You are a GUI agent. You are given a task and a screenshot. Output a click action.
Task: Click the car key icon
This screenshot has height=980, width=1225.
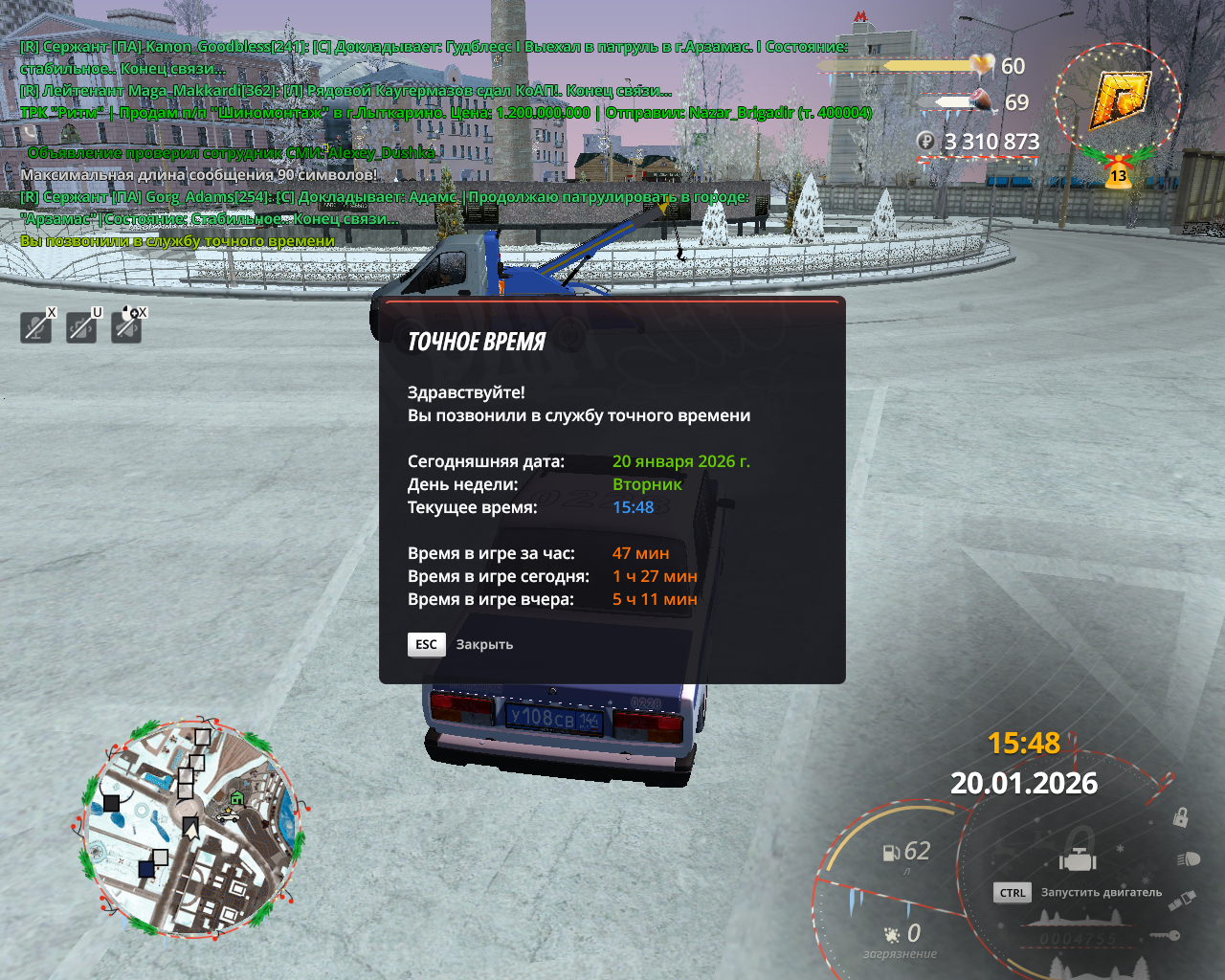(1165, 935)
